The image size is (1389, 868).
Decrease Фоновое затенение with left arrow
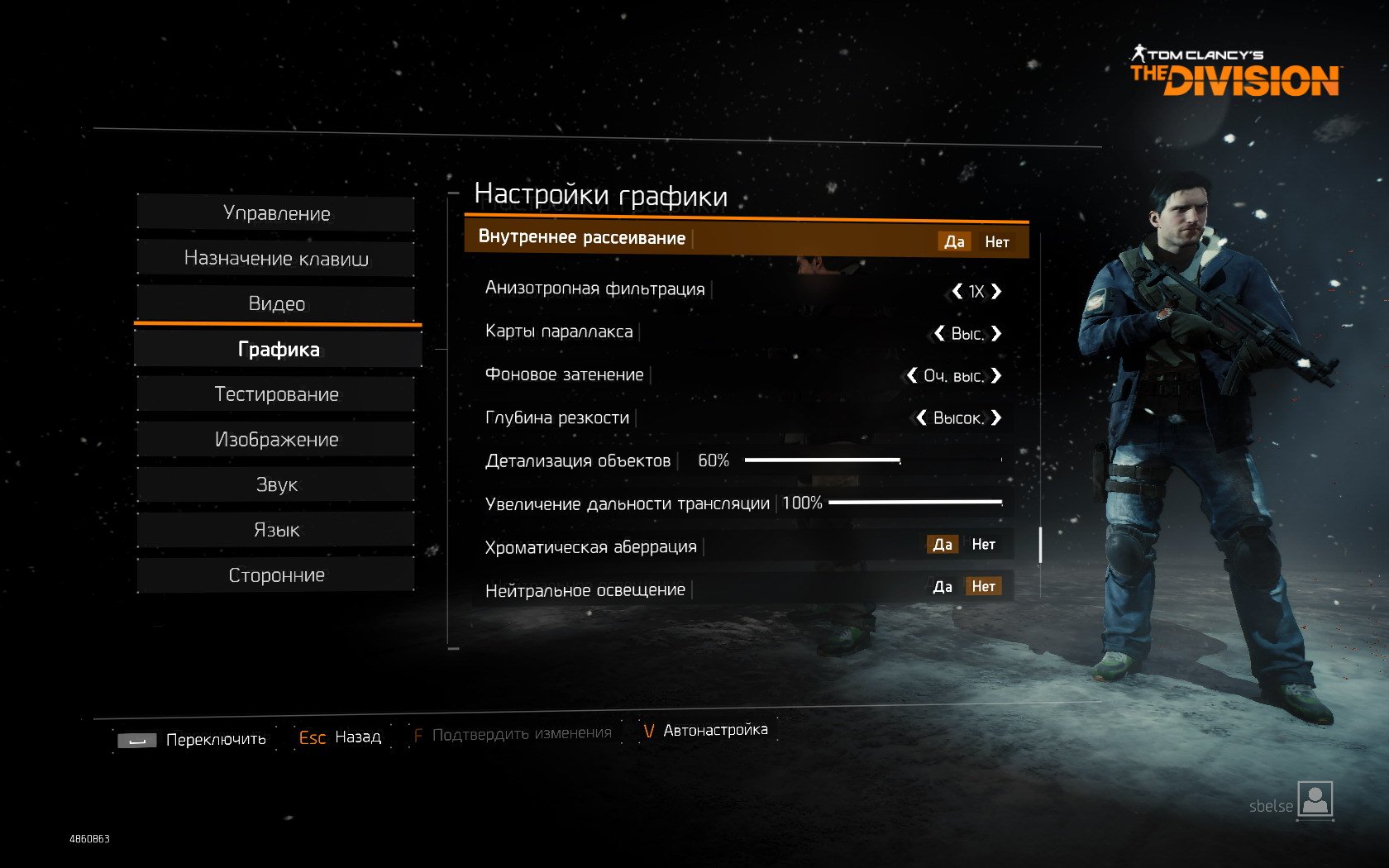pos(912,375)
